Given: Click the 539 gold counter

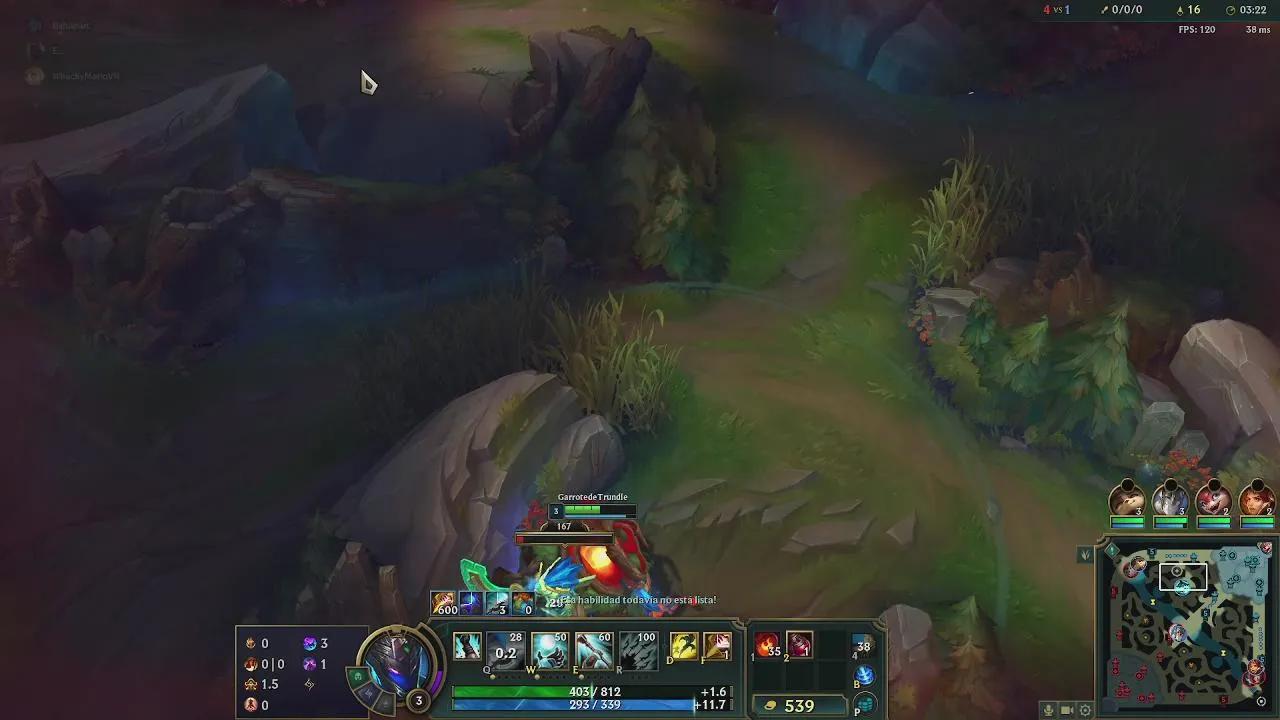Looking at the screenshot, I should point(798,705).
